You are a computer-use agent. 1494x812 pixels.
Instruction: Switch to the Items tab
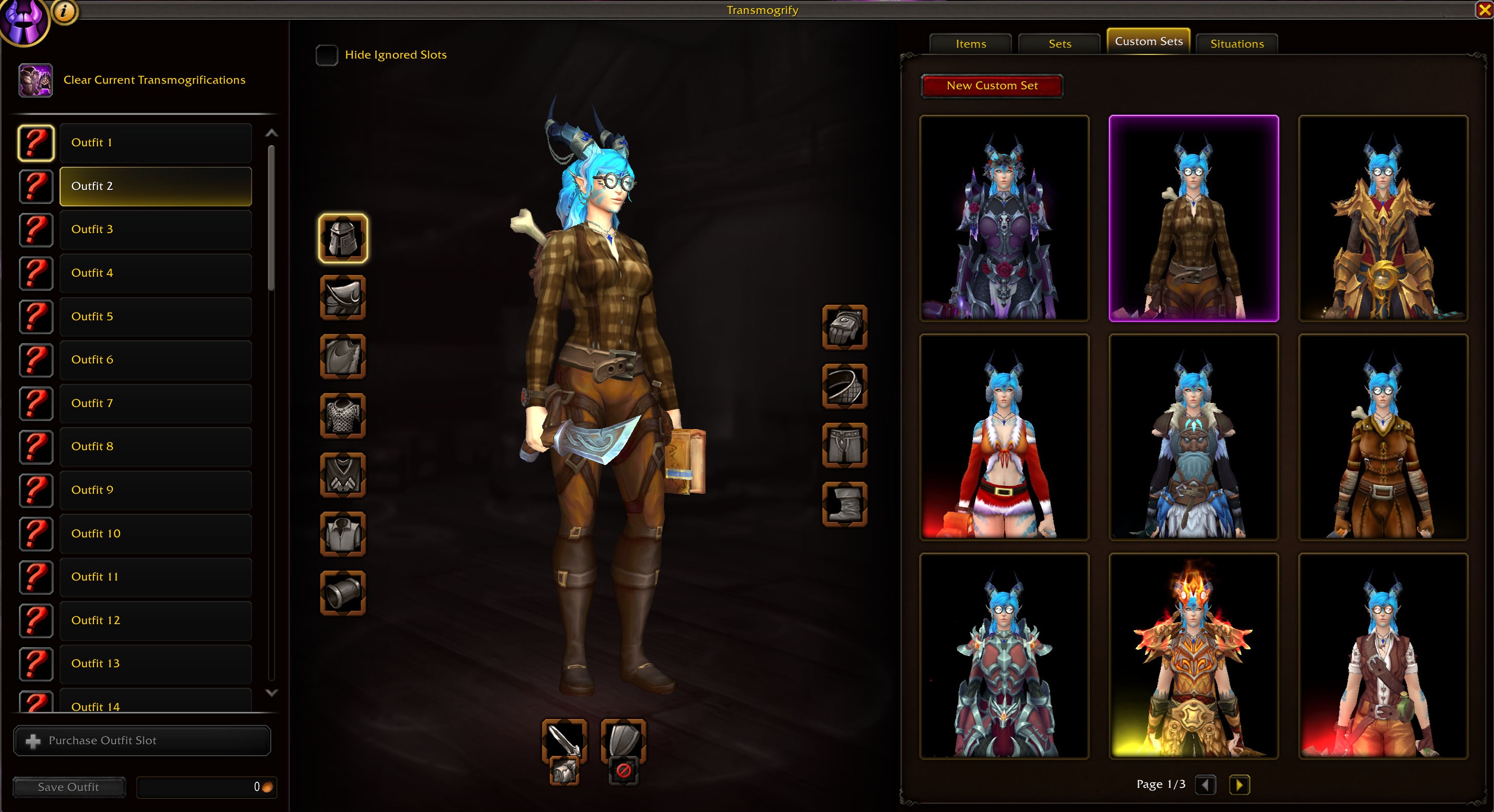point(970,44)
